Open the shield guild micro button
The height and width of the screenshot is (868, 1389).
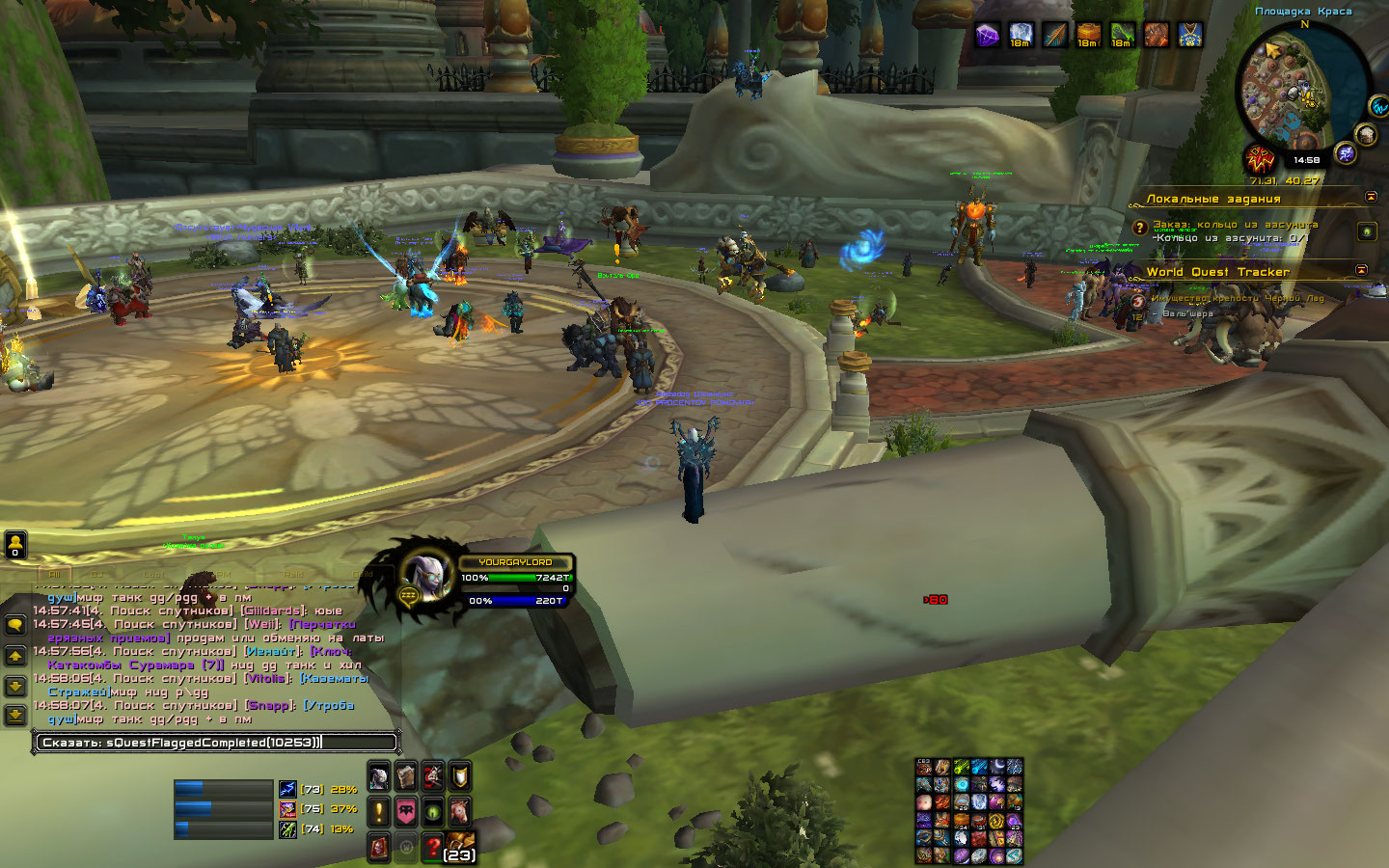(460, 775)
